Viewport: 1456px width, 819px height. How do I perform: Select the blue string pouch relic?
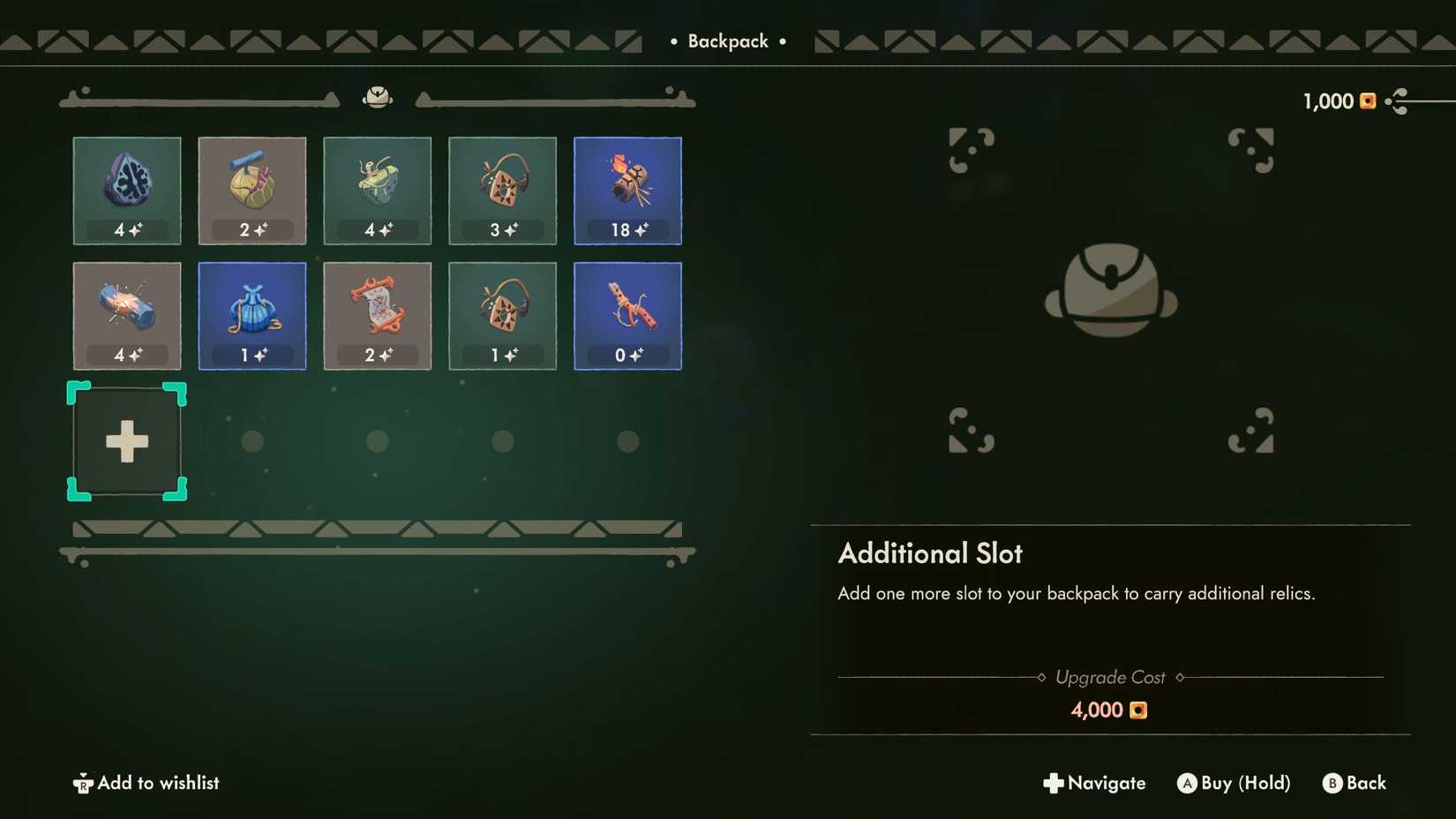coord(251,315)
